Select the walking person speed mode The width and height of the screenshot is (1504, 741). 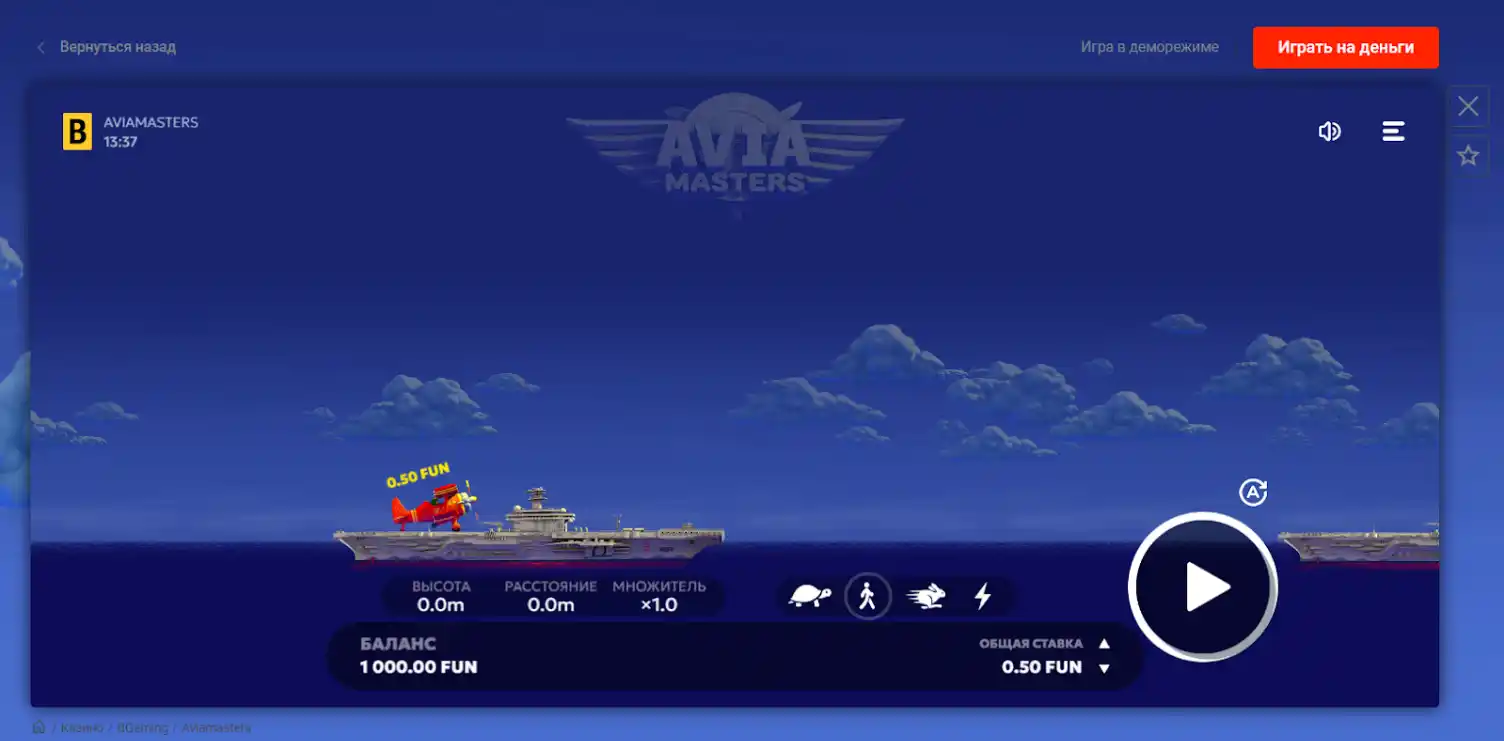coord(869,596)
